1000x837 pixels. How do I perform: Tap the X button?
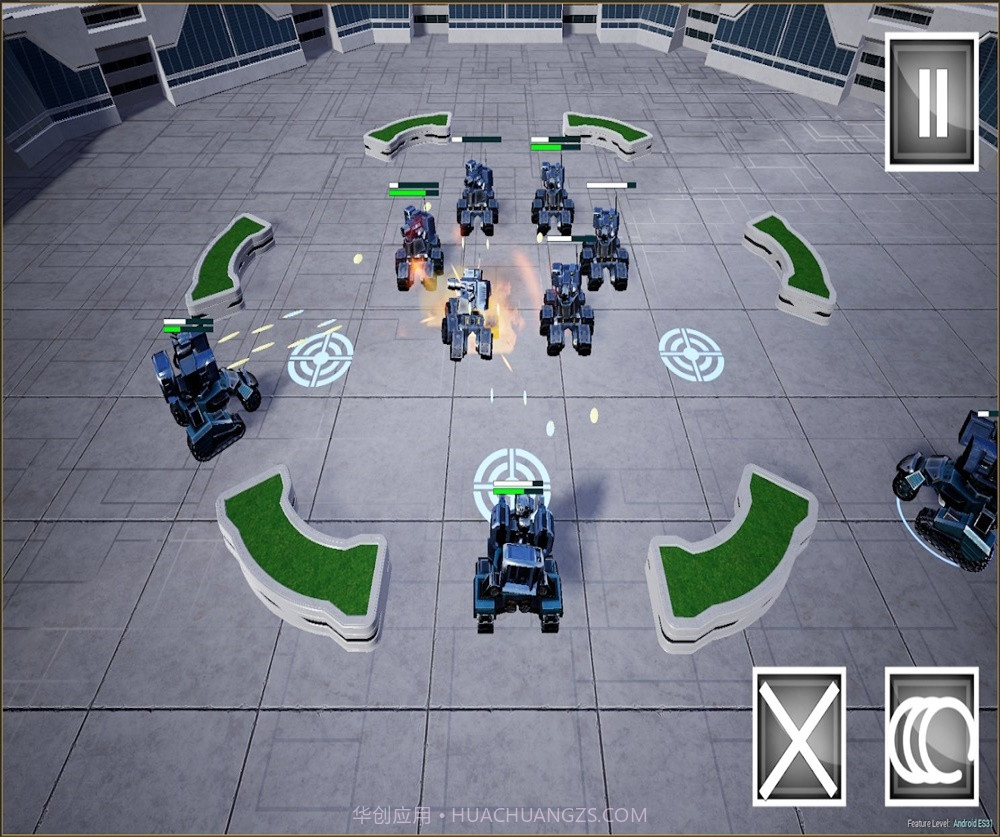pos(798,737)
